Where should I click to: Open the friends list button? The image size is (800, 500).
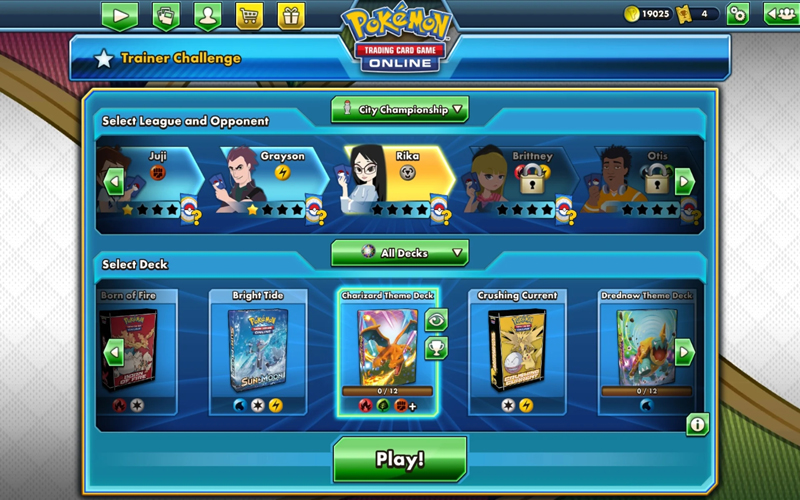779,14
